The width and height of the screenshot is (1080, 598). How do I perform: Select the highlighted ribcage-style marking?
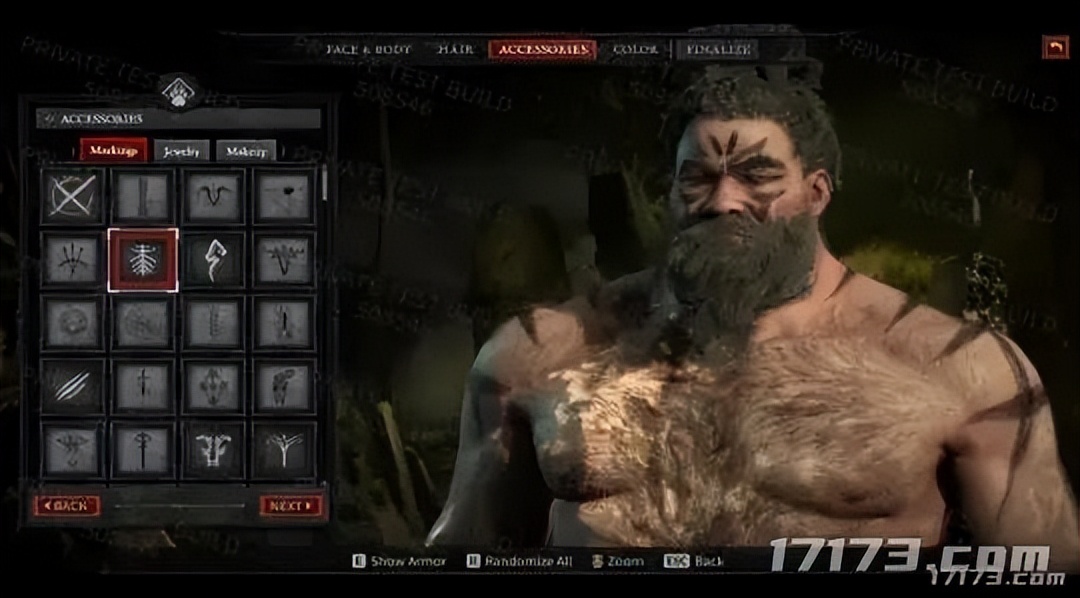(143, 260)
